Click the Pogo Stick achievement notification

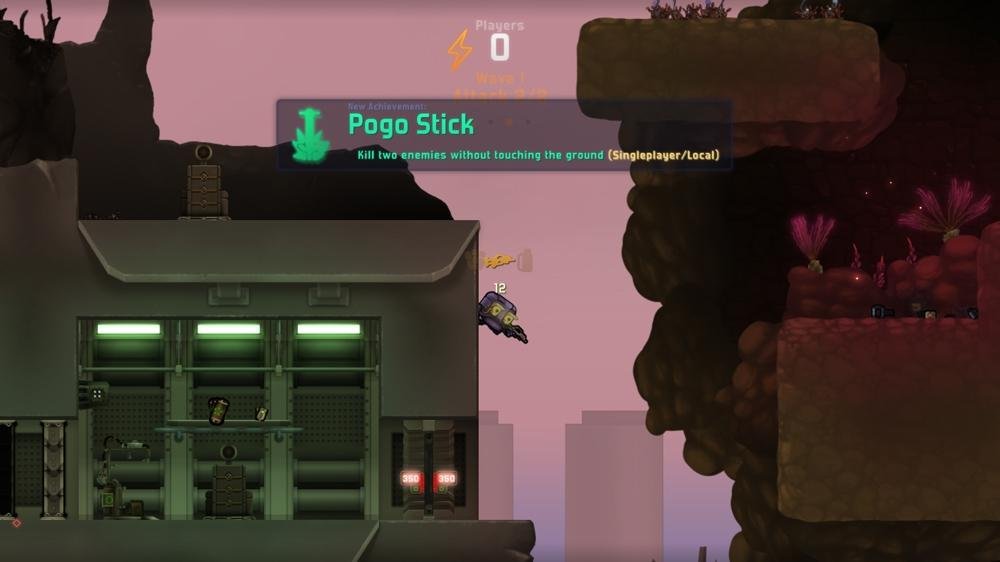tap(504, 134)
